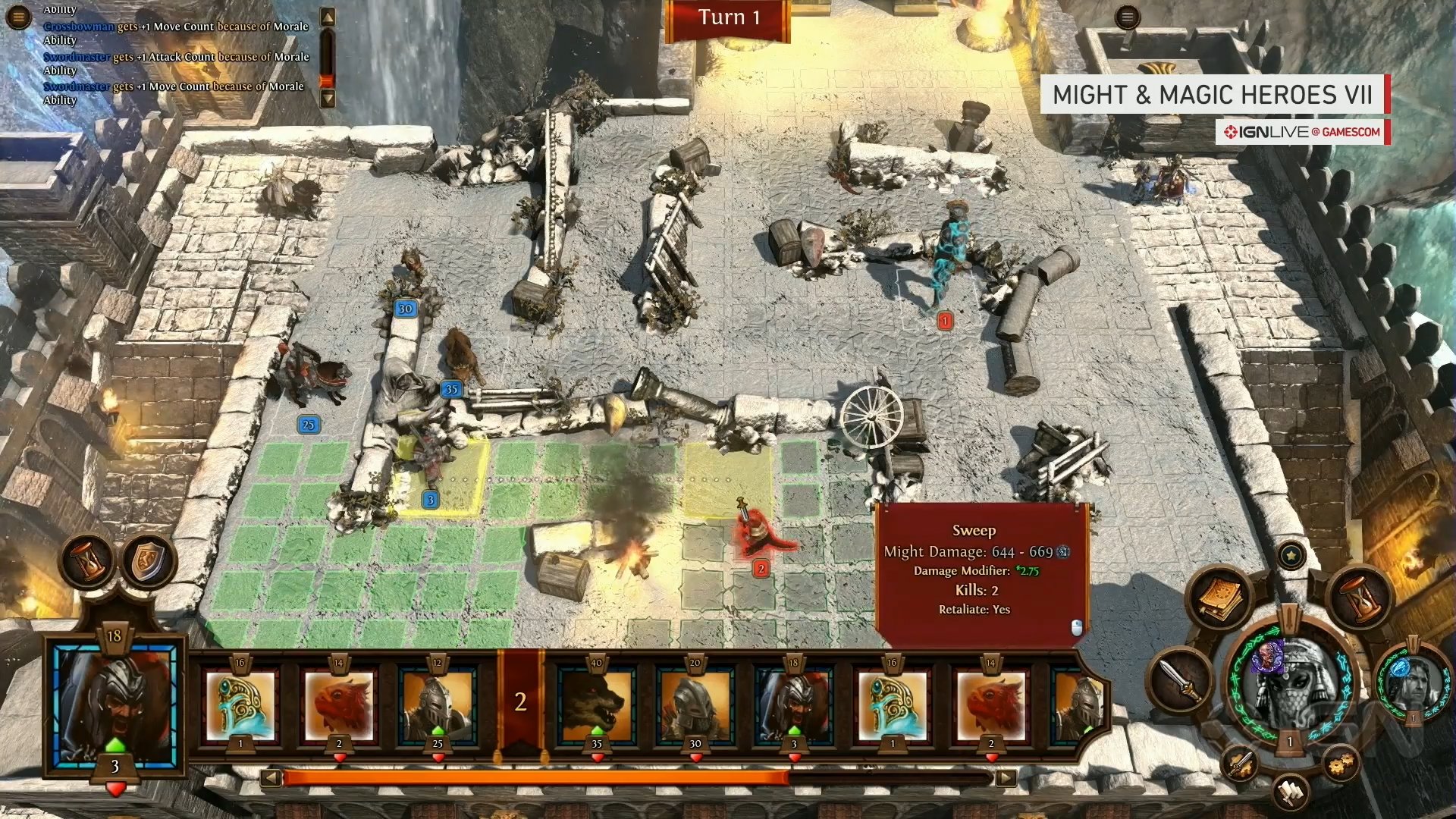1456x819 pixels.
Task: Toggle auto-combat with the sword-and-gear icon
Action: pyautogui.click(x=1241, y=764)
